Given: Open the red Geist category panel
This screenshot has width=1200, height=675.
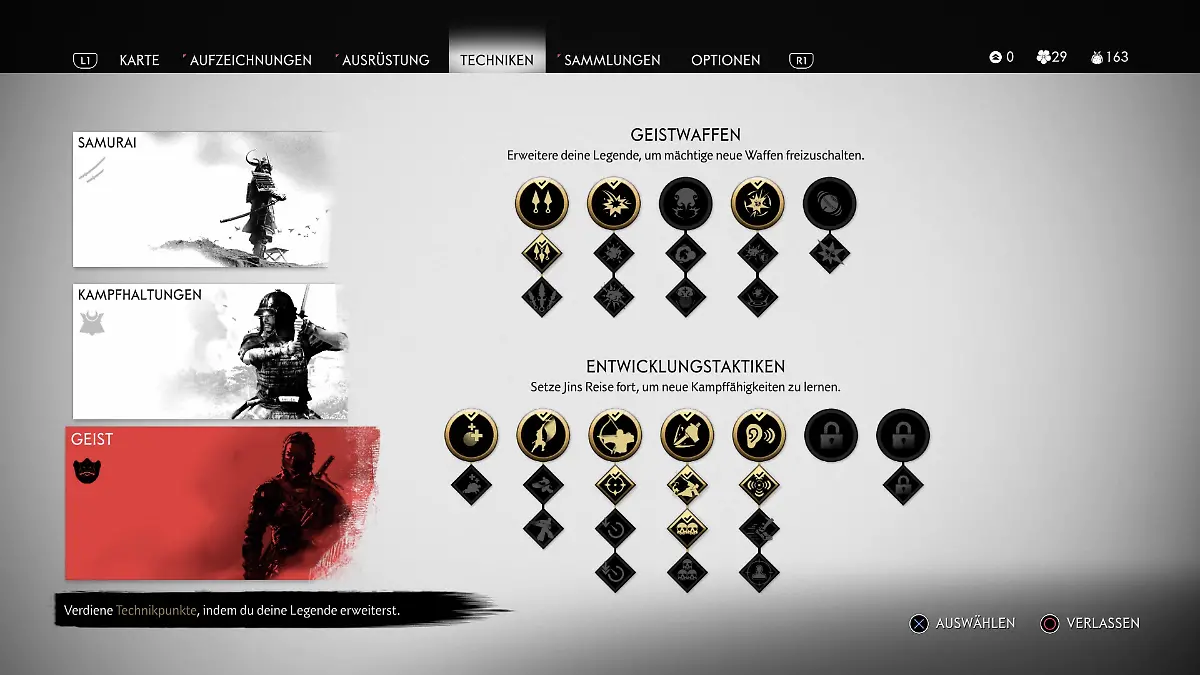Looking at the screenshot, I should tap(222, 503).
